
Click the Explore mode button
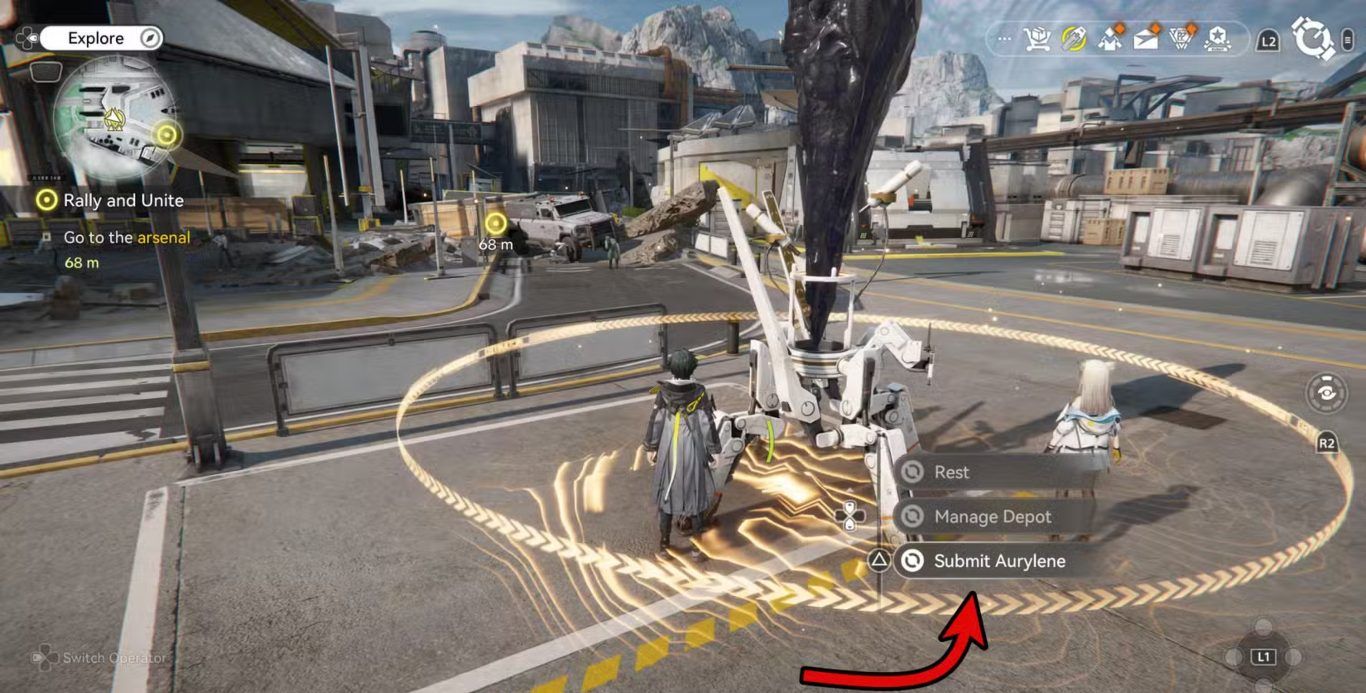click(96, 39)
